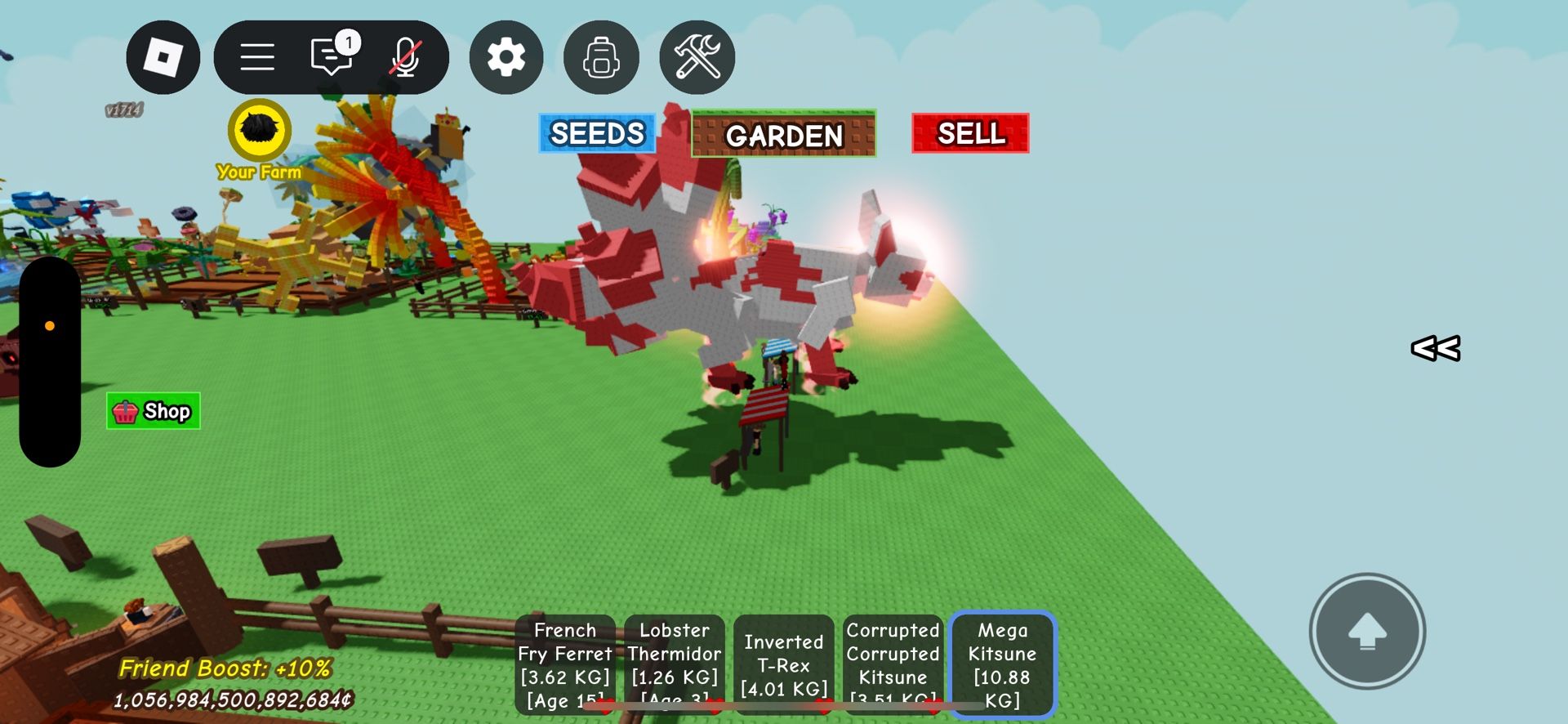Go to the GARDEN

tap(783, 134)
